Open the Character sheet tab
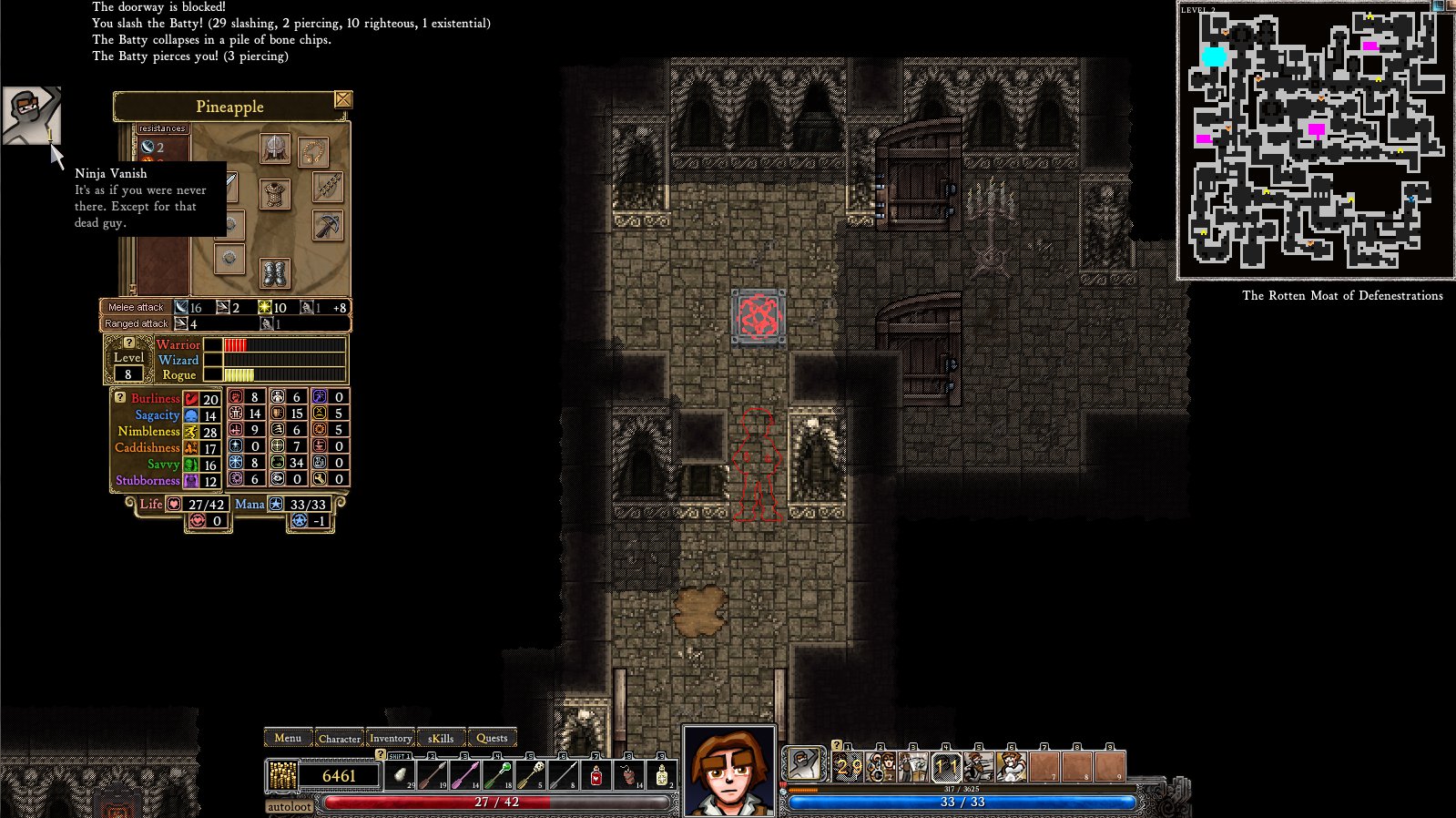1456x818 pixels. pyautogui.click(x=339, y=739)
